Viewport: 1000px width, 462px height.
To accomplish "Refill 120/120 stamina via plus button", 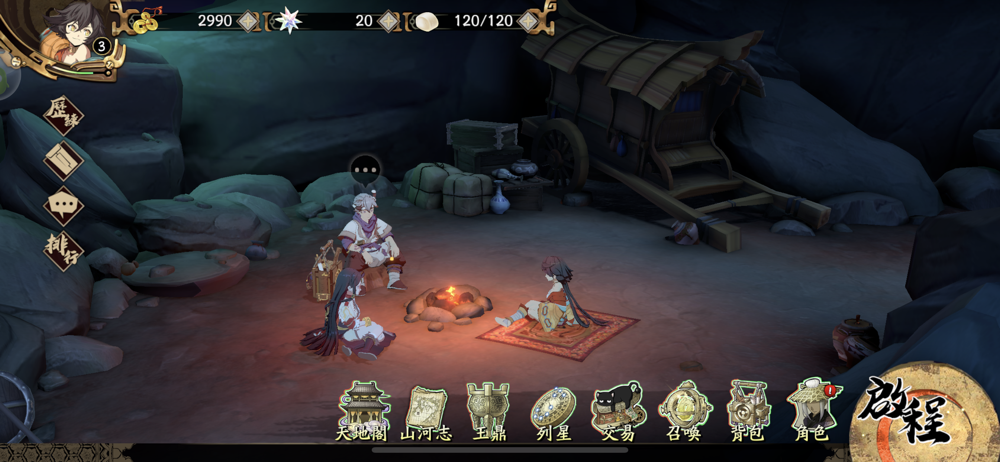I will point(528,20).
